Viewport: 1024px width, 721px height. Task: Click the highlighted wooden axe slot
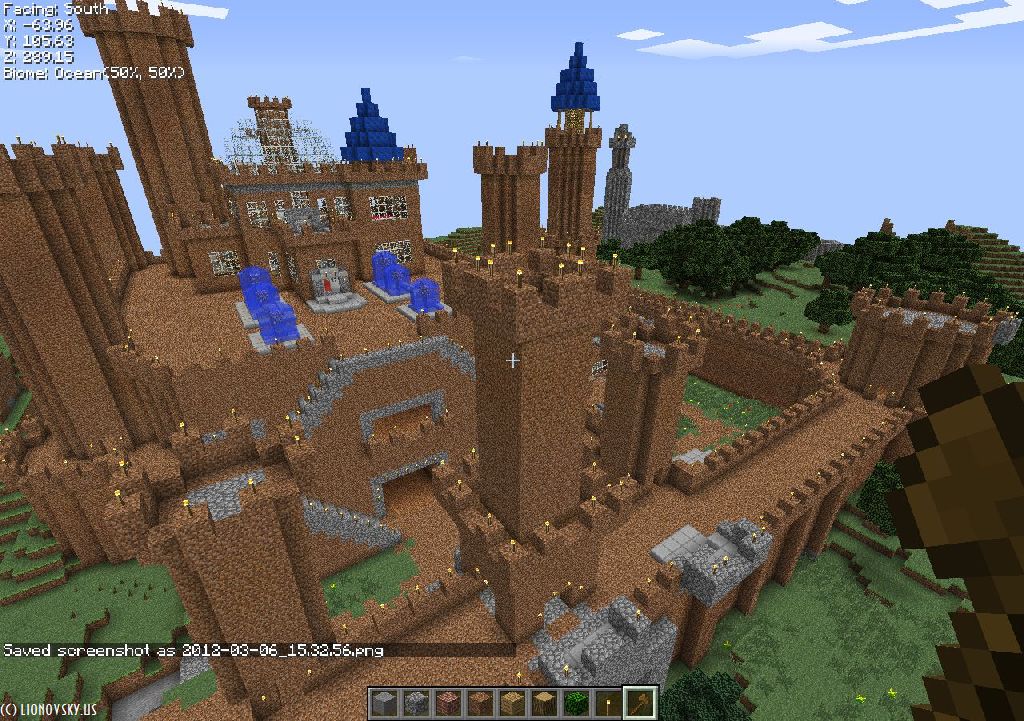click(x=640, y=703)
